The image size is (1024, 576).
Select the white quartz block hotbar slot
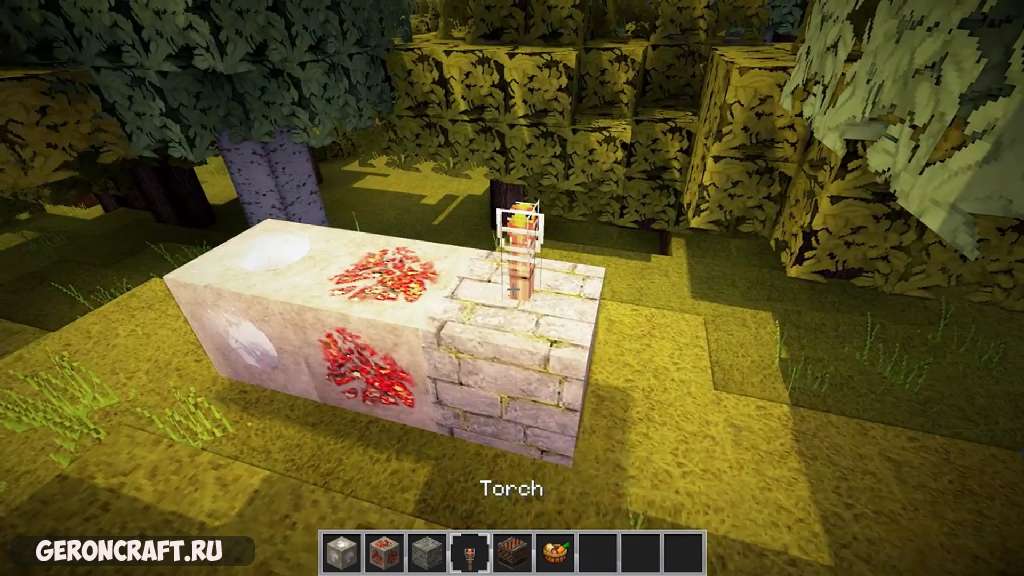tap(341, 552)
